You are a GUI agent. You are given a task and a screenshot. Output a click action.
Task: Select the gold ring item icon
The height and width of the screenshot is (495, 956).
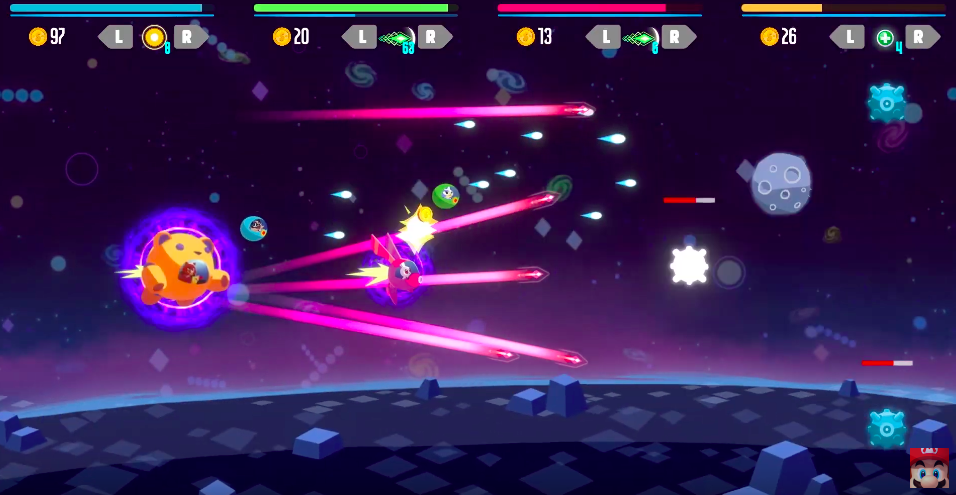(x=154, y=37)
